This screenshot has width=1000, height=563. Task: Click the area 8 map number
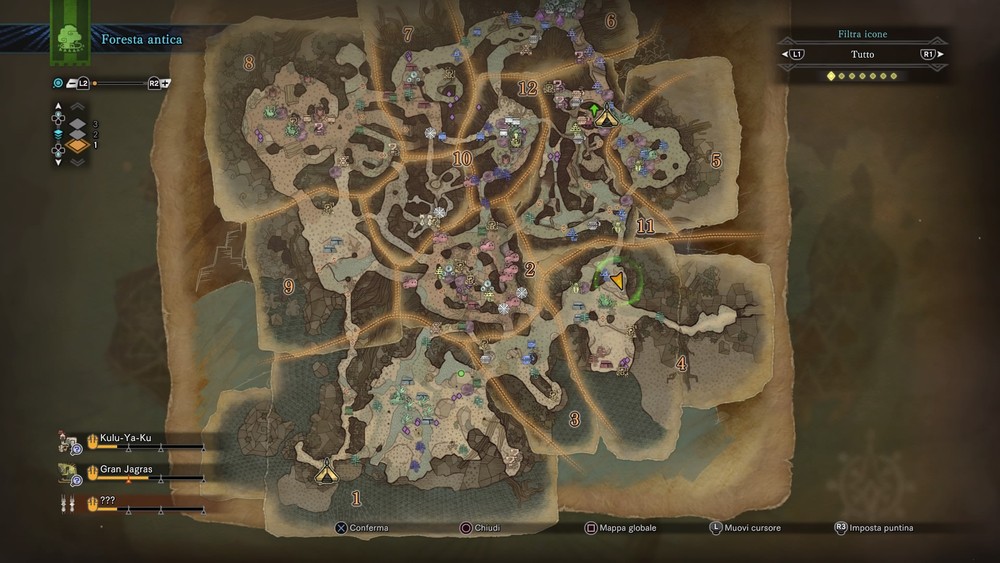tap(249, 63)
